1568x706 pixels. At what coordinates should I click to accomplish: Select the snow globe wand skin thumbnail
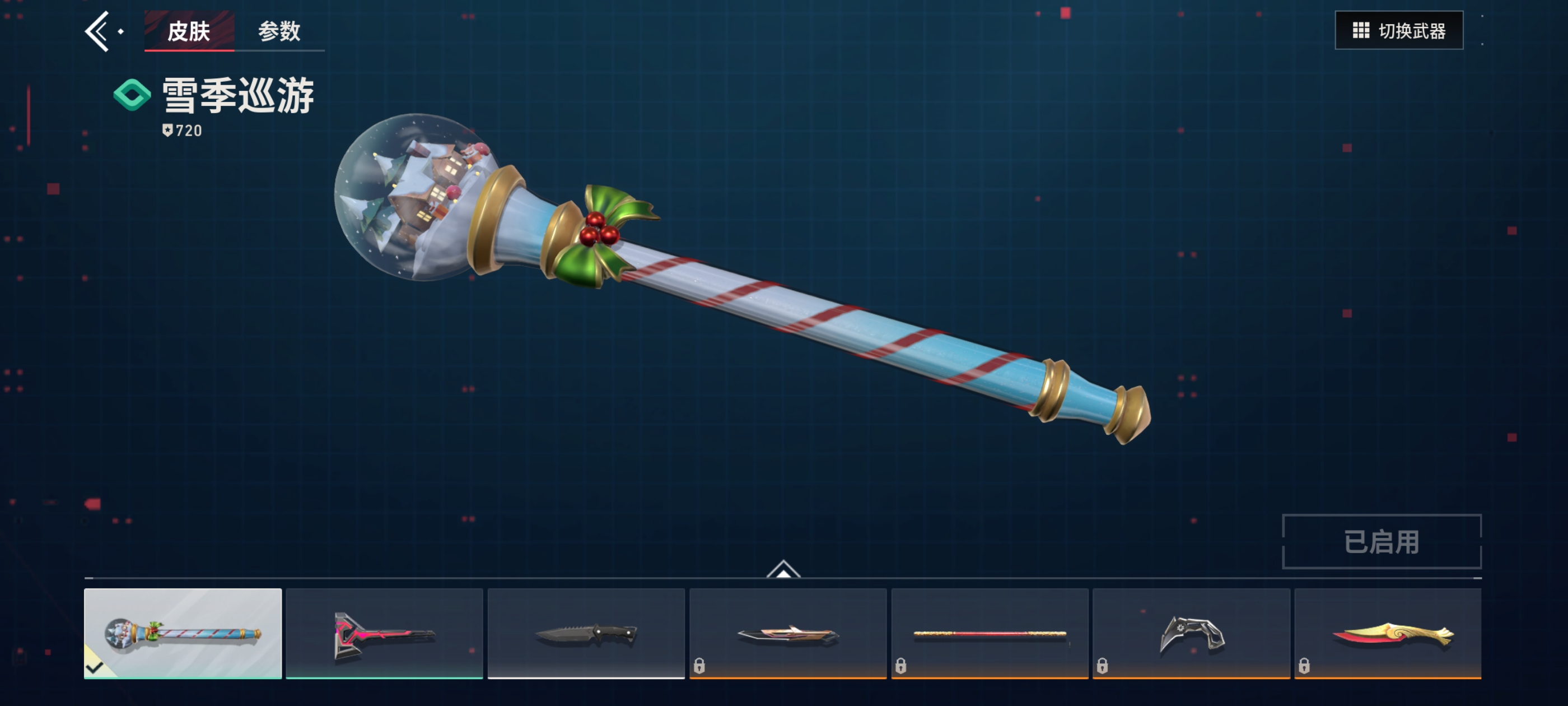tap(183, 634)
